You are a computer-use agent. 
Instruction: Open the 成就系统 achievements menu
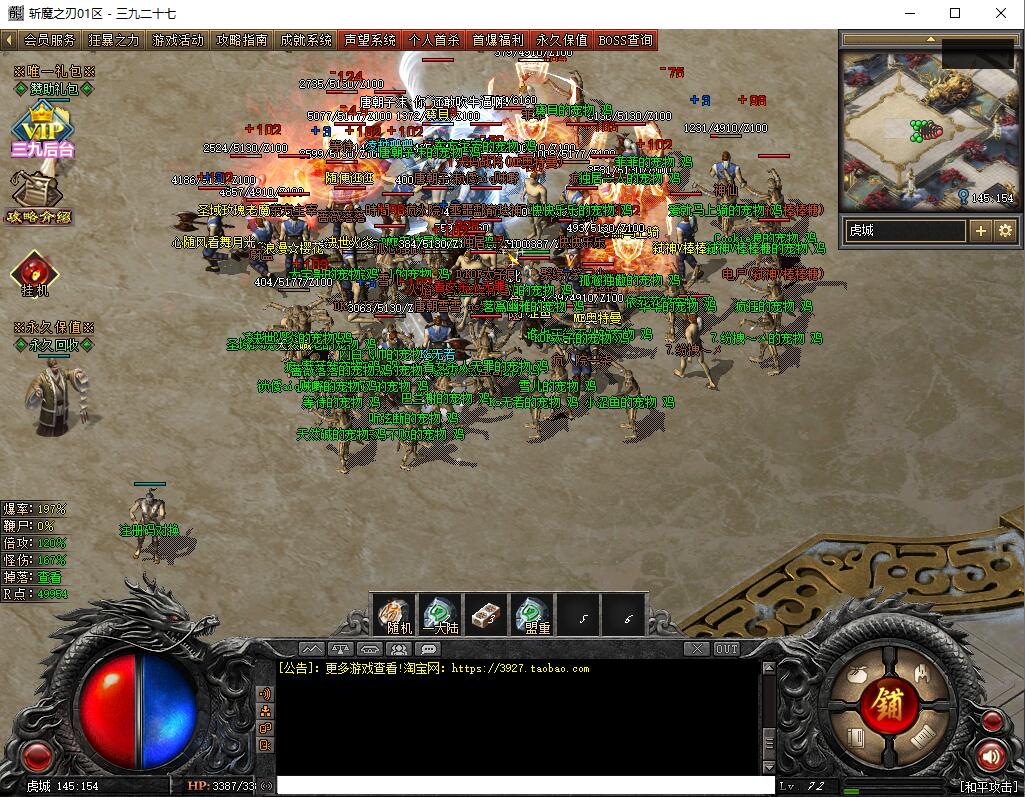pos(305,41)
